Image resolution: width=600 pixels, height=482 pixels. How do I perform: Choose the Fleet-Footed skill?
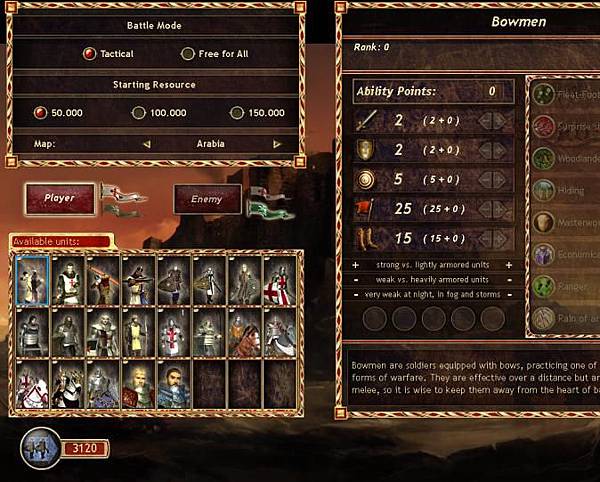(x=544, y=94)
